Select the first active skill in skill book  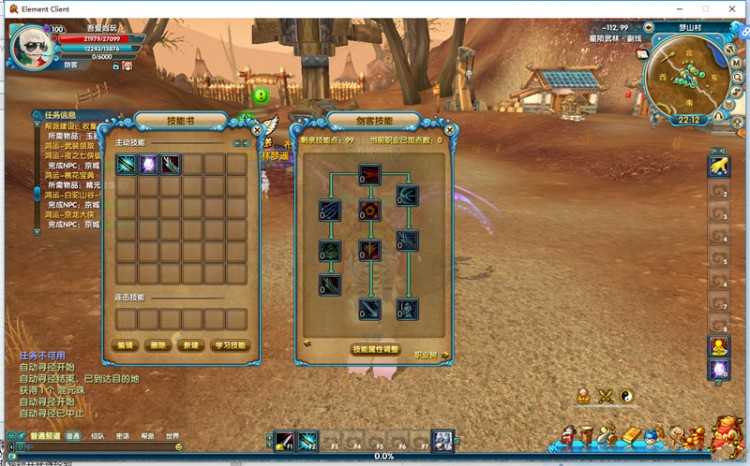click(126, 164)
